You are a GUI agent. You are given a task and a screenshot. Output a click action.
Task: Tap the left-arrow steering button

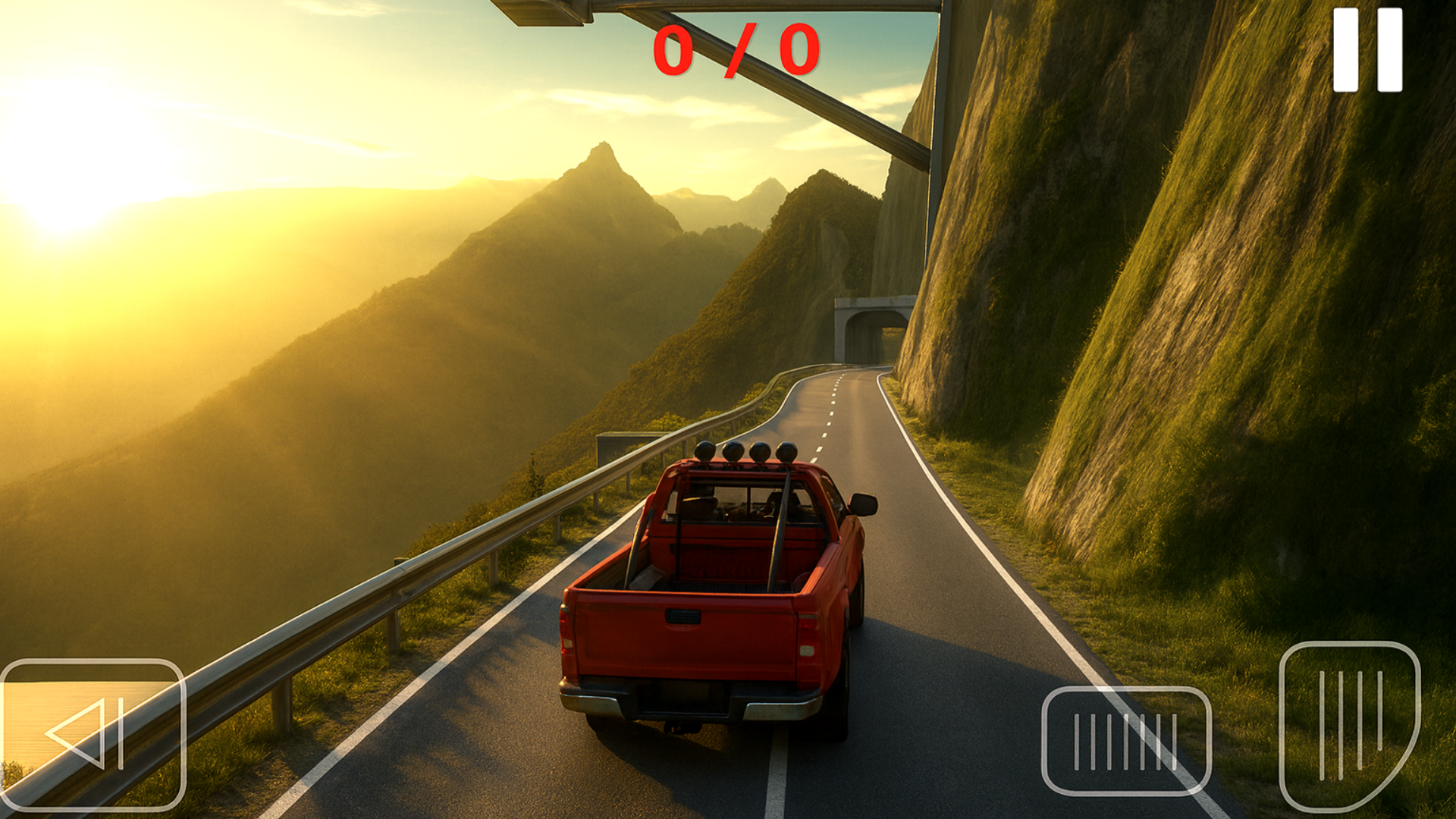pos(92,734)
